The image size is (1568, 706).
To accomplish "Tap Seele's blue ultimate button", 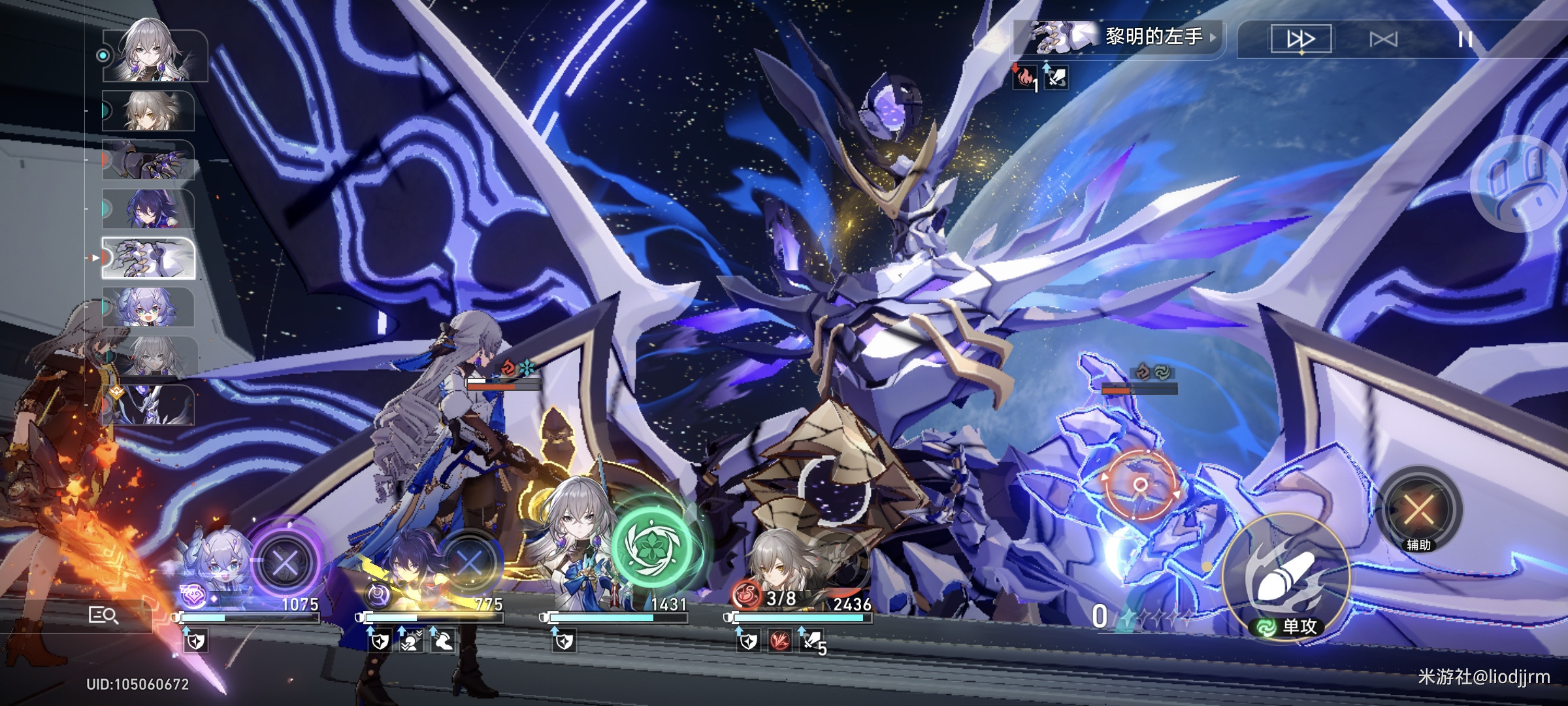I will tap(470, 562).
